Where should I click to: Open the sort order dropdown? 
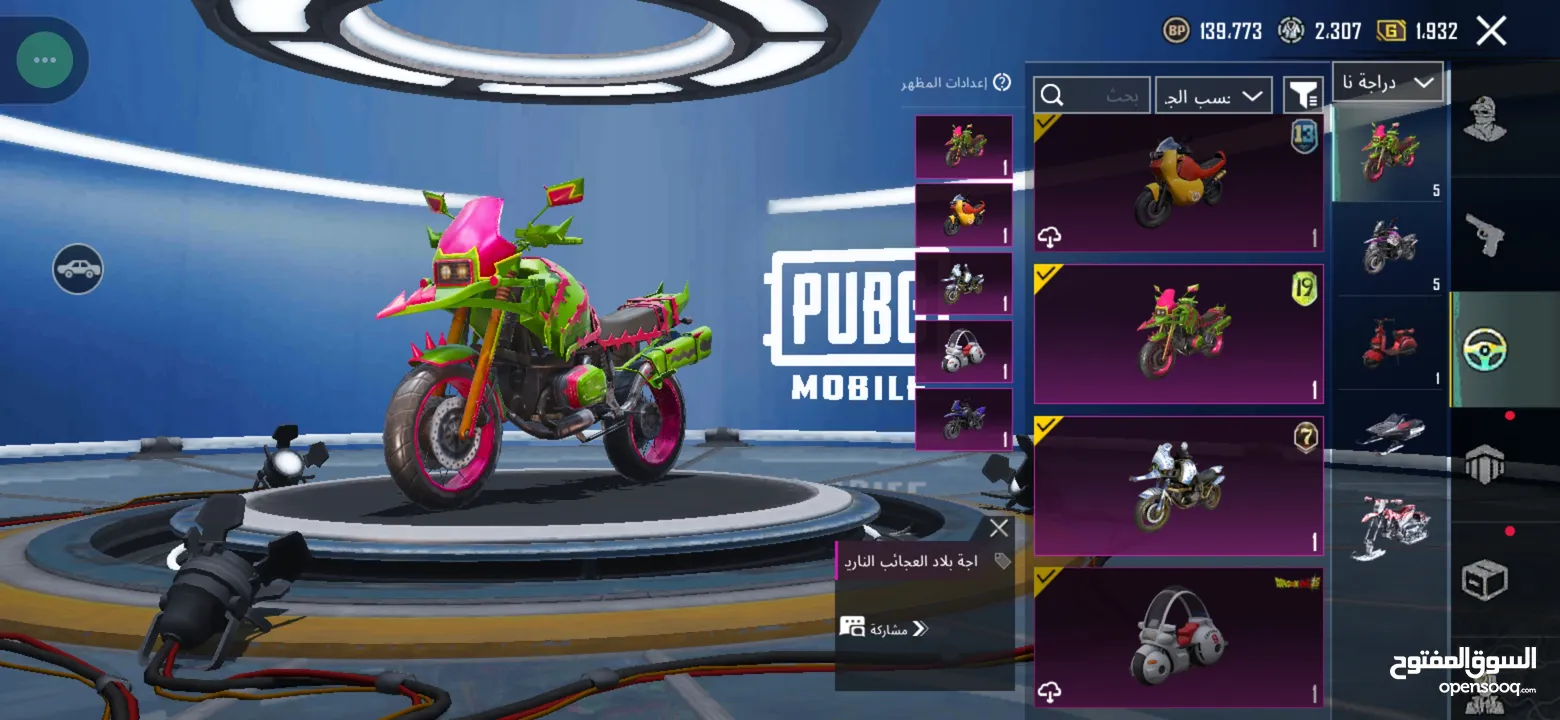coord(1213,95)
